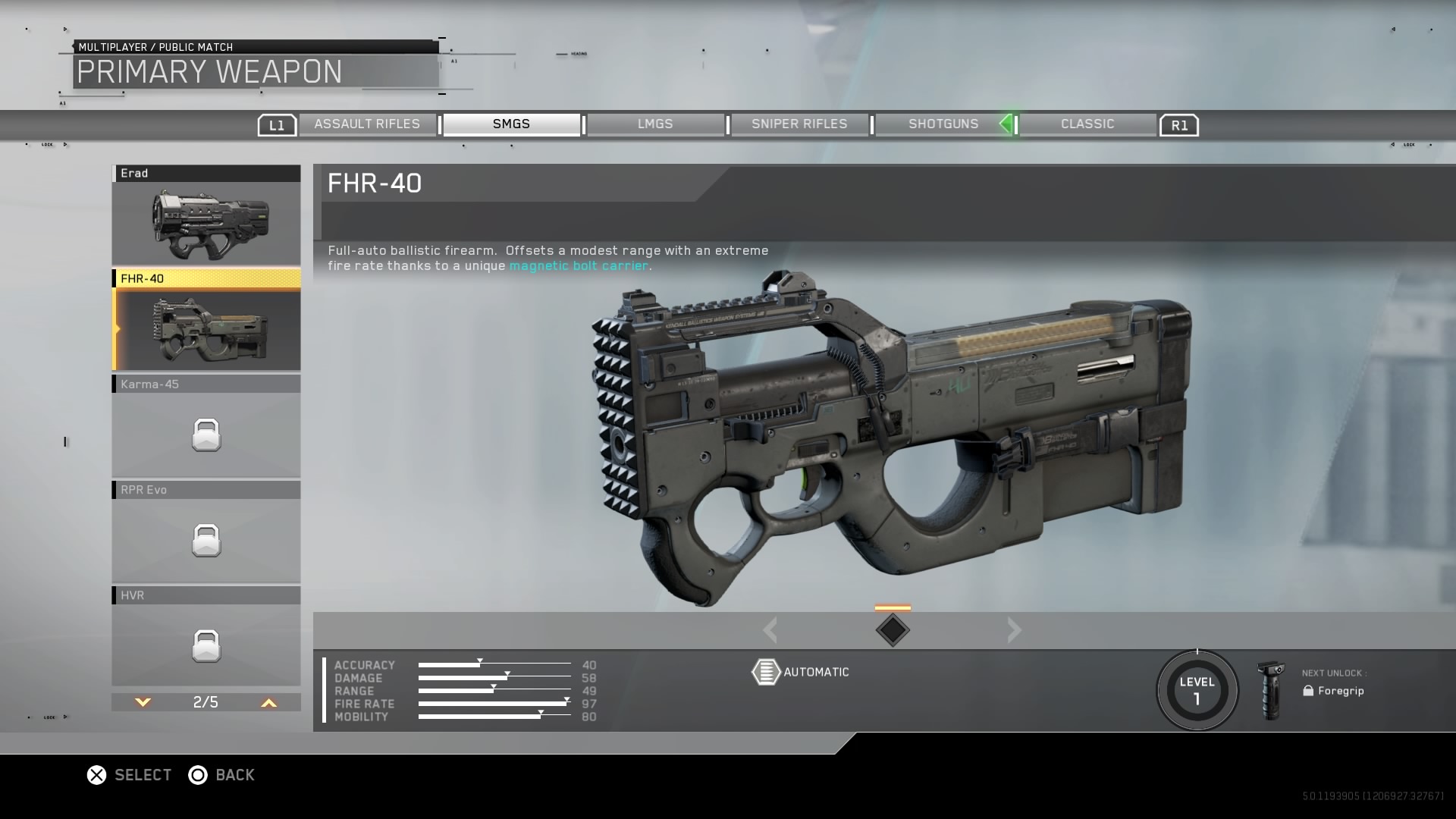Open the LMGs weapon tab
Image resolution: width=1456 pixels, height=819 pixels.
tap(655, 124)
